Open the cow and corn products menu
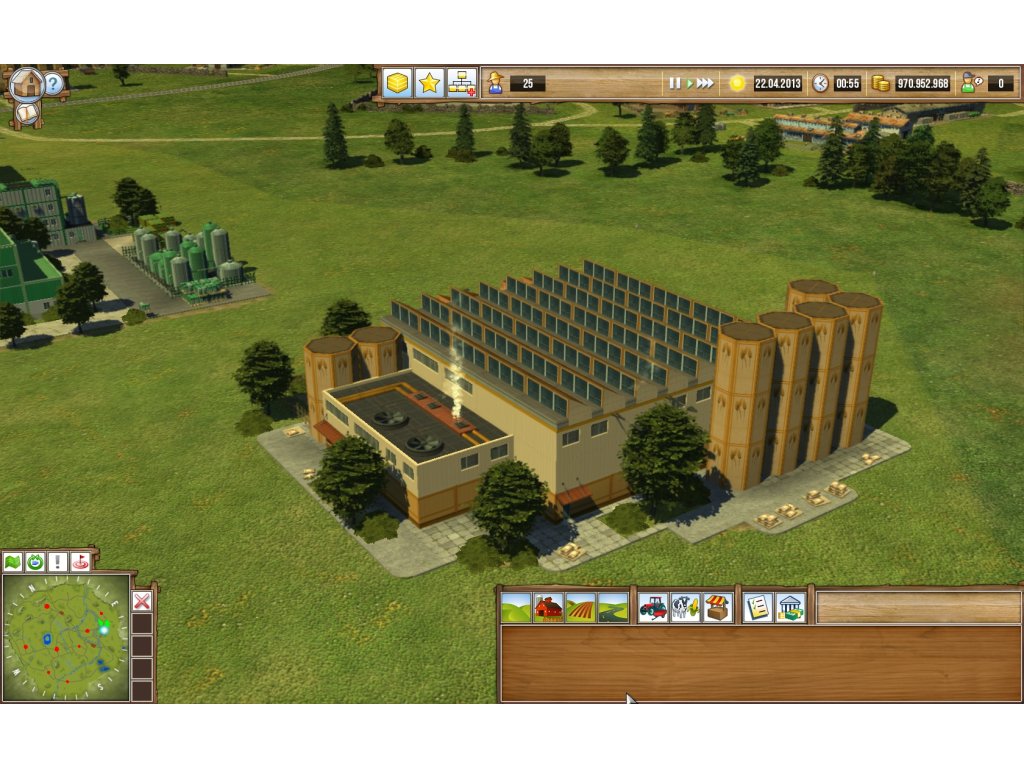Image resolution: width=1024 pixels, height=768 pixels. (x=685, y=608)
